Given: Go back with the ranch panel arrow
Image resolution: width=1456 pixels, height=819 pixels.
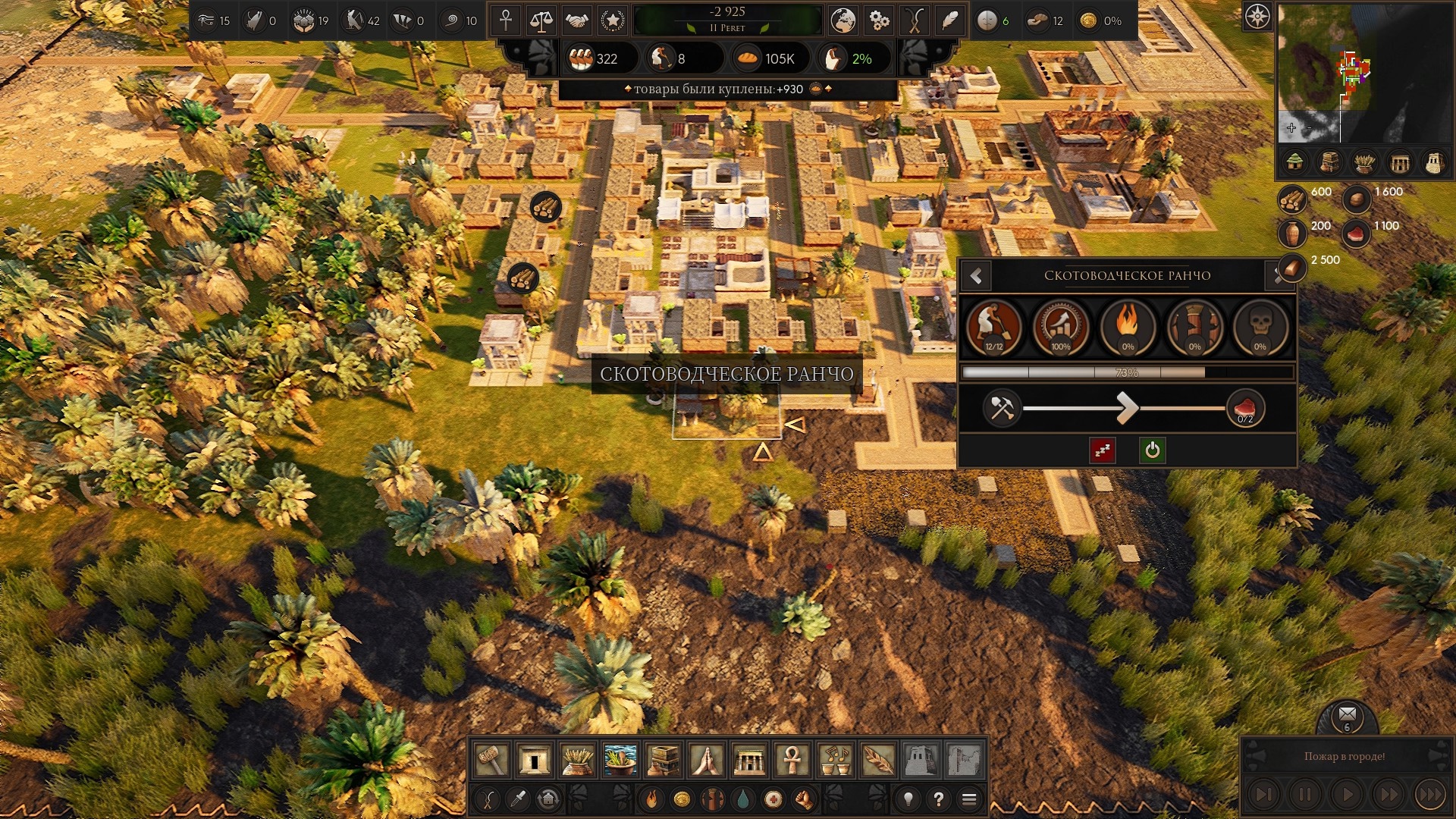Looking at the screenshot, I should pyautogui.click(x=977, y=277).
